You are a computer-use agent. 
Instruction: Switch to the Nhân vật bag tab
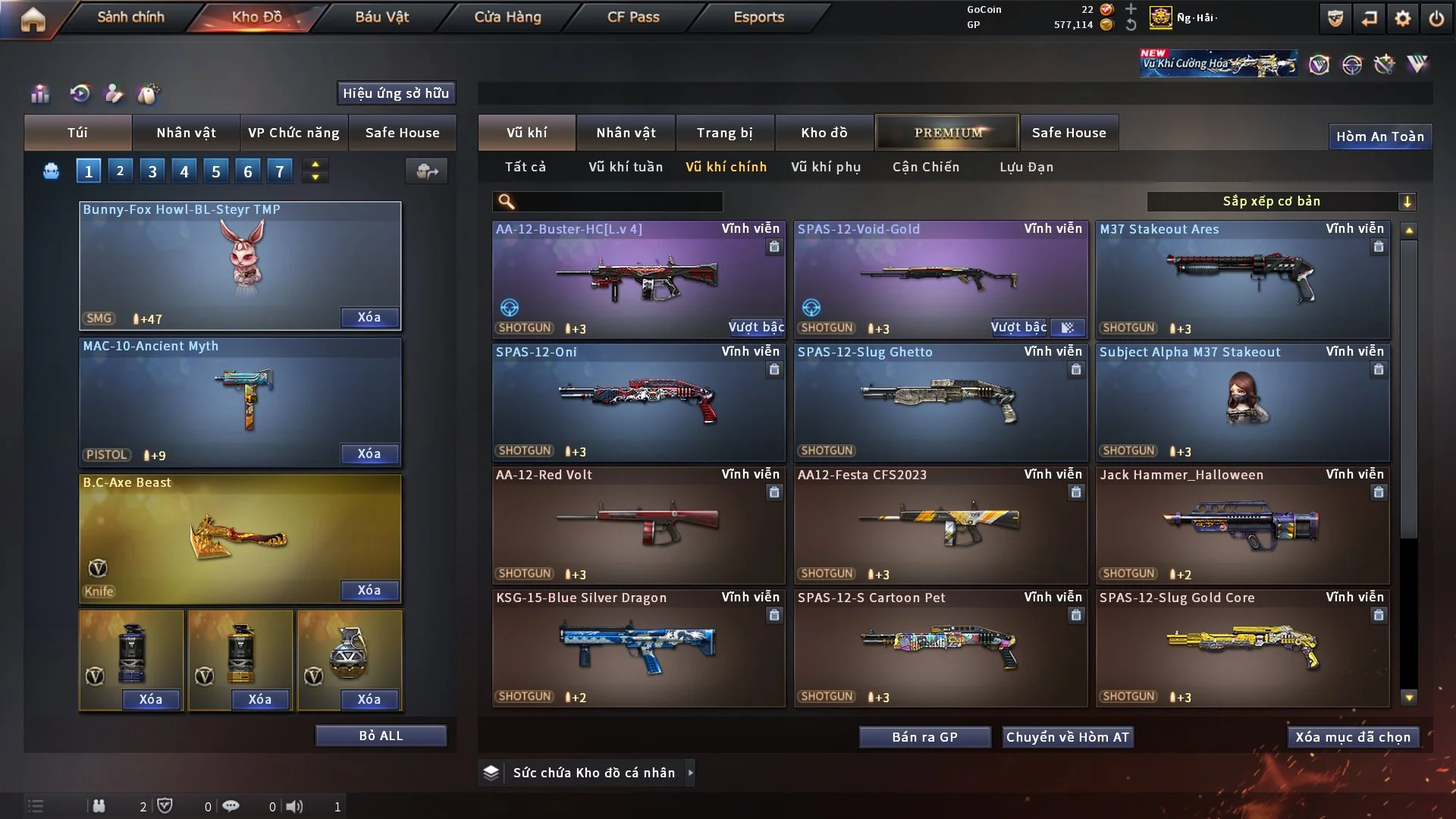point(186,133)
